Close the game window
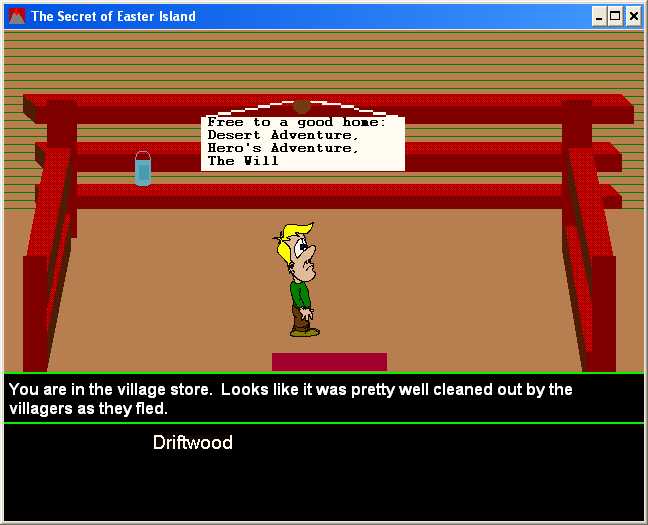This screenshot has width=648, height=525. pyautogui.click(x=633, y=16)
